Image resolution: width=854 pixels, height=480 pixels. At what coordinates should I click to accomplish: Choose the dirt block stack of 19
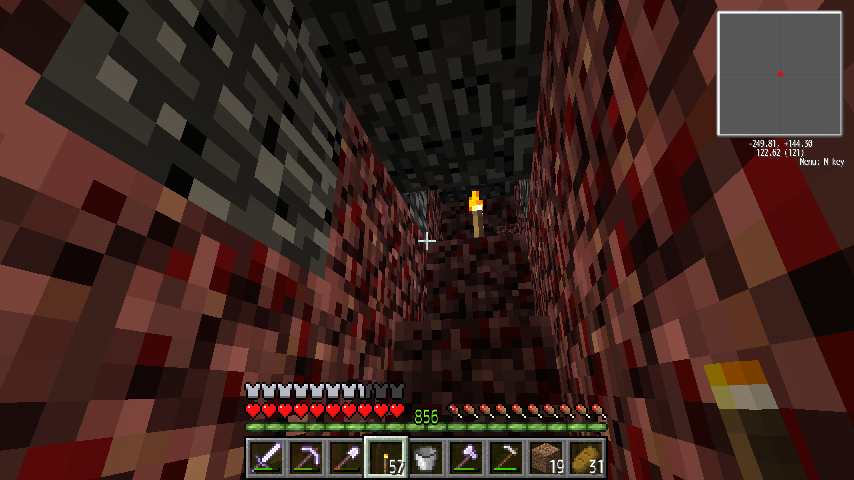[546, 458]
